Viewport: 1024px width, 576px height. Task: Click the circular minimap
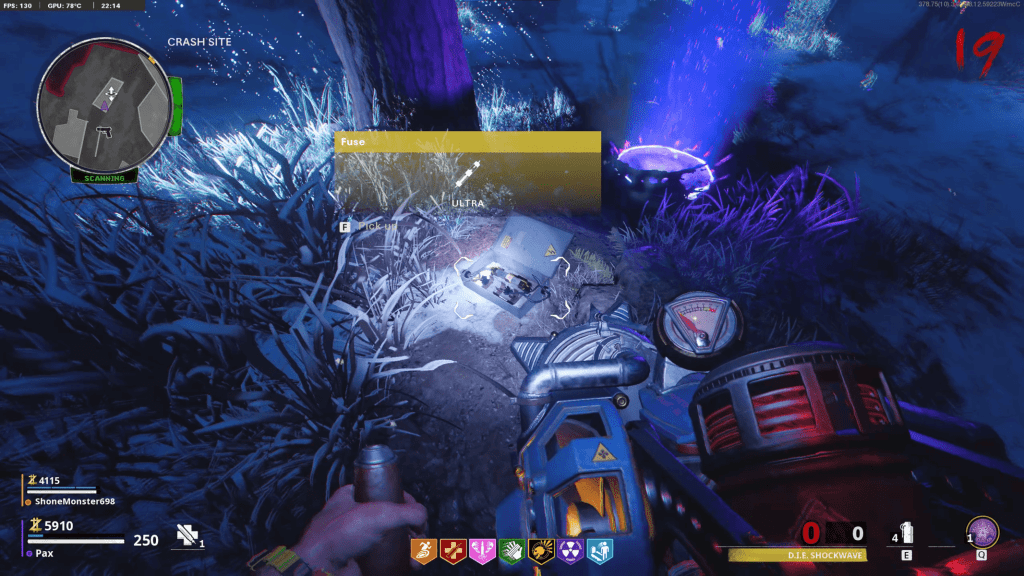coord(104,105)
